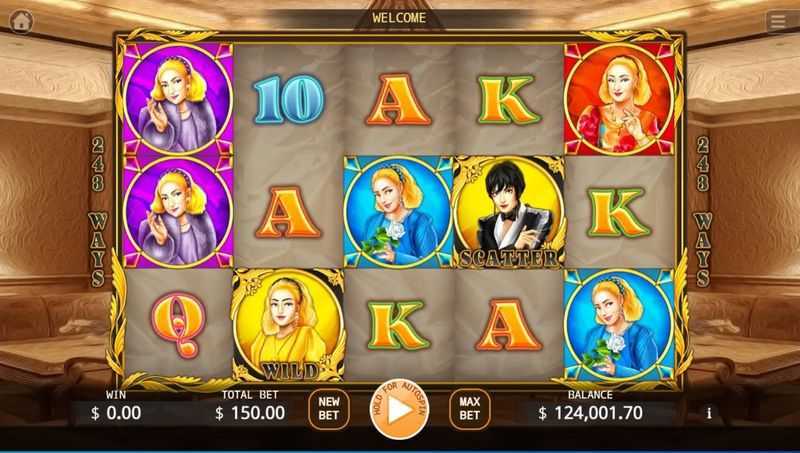800x453 pixels.
Task: Spin the reels with the orange play button
Action: tap(399, 409)
